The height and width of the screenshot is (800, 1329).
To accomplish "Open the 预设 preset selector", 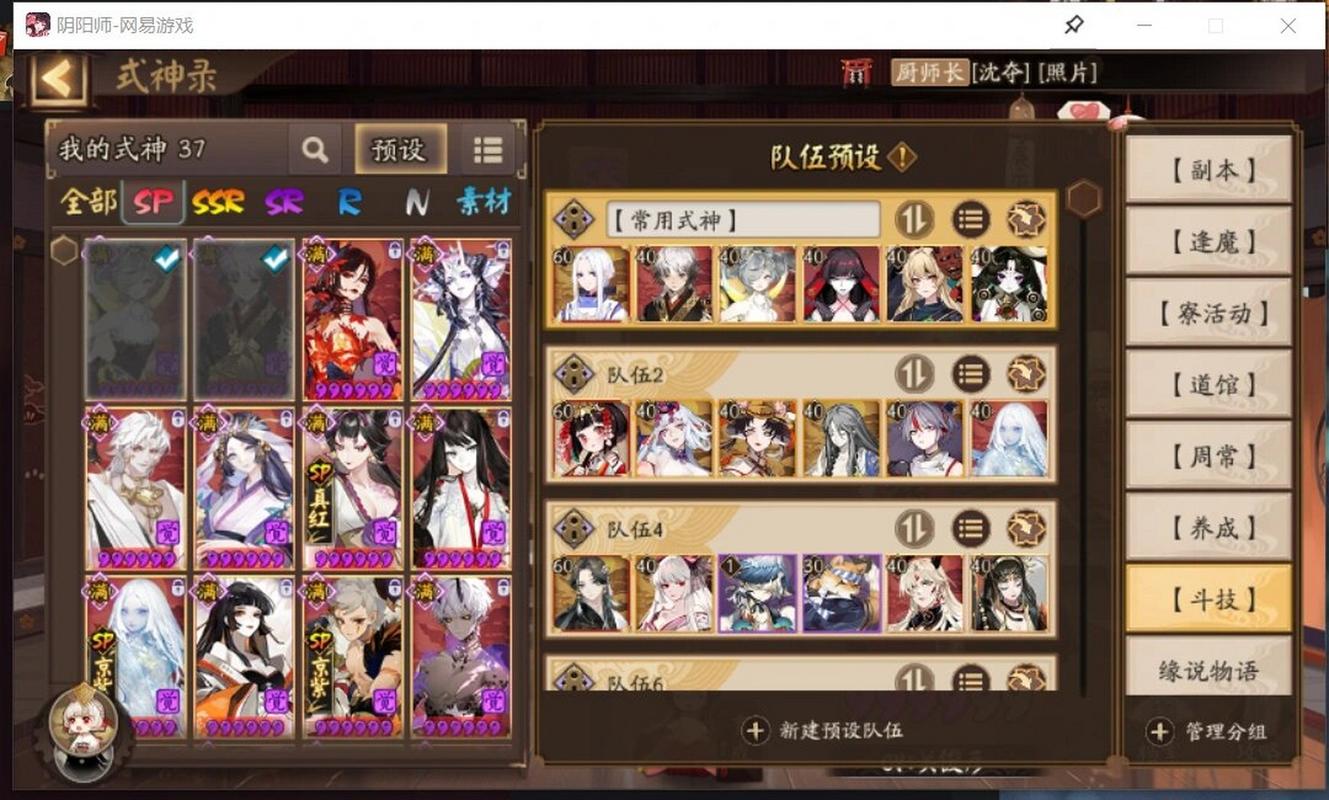I will pyautogui.click(x=400, y=150).
